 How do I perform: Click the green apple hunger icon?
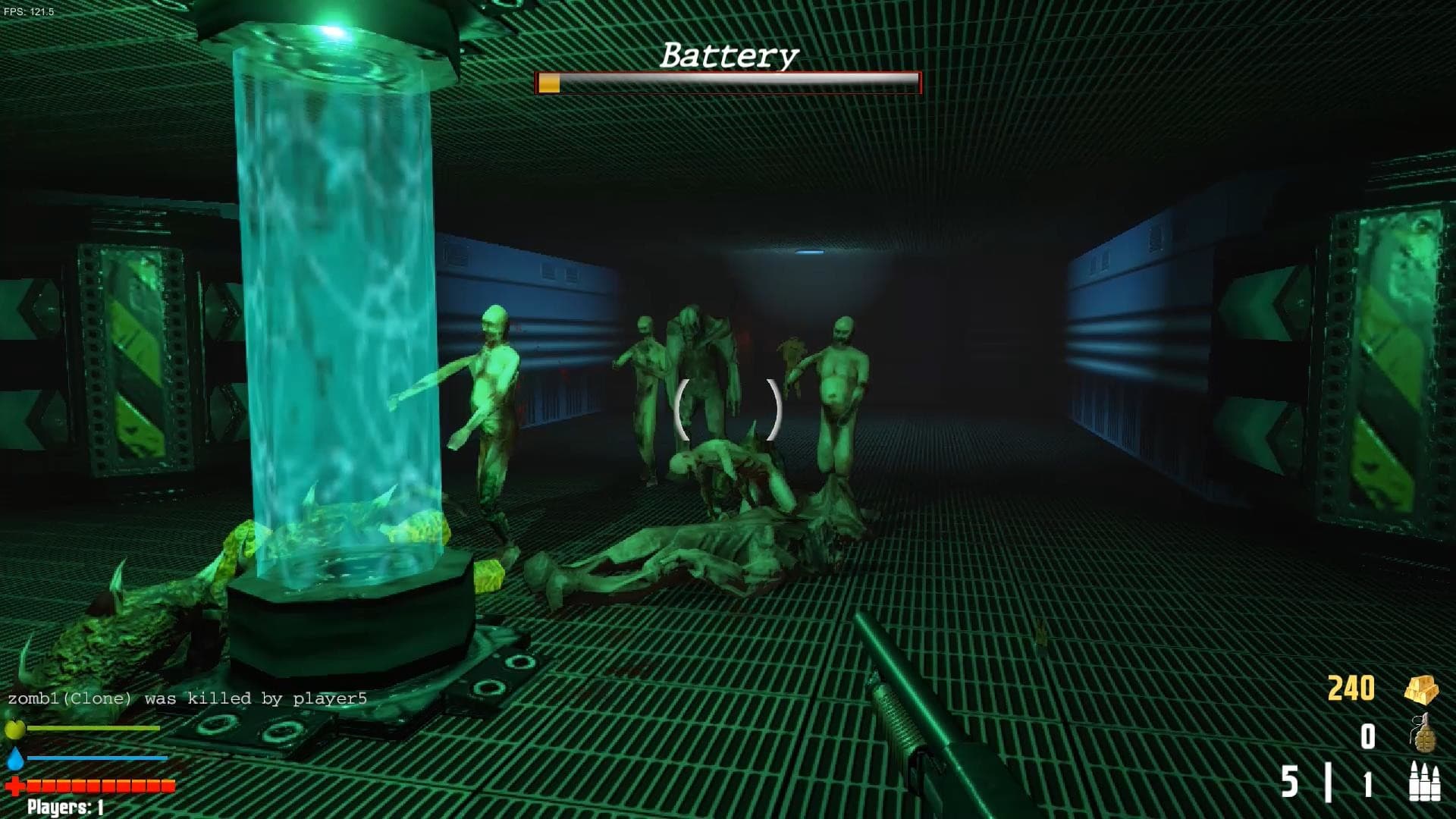point(15,730)
